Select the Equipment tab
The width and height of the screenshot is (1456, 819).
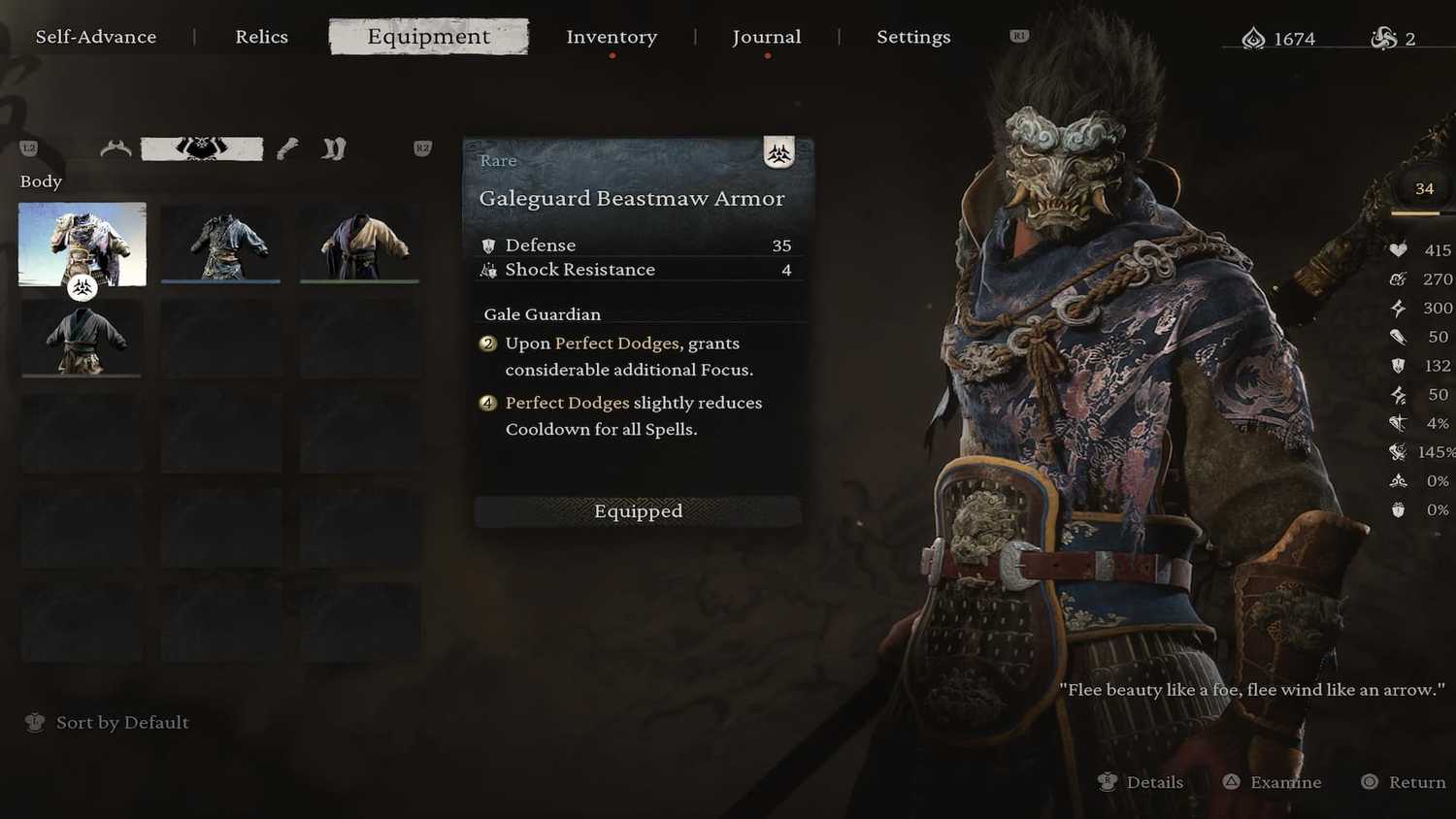pyautogui.click(x=429, y=37)
